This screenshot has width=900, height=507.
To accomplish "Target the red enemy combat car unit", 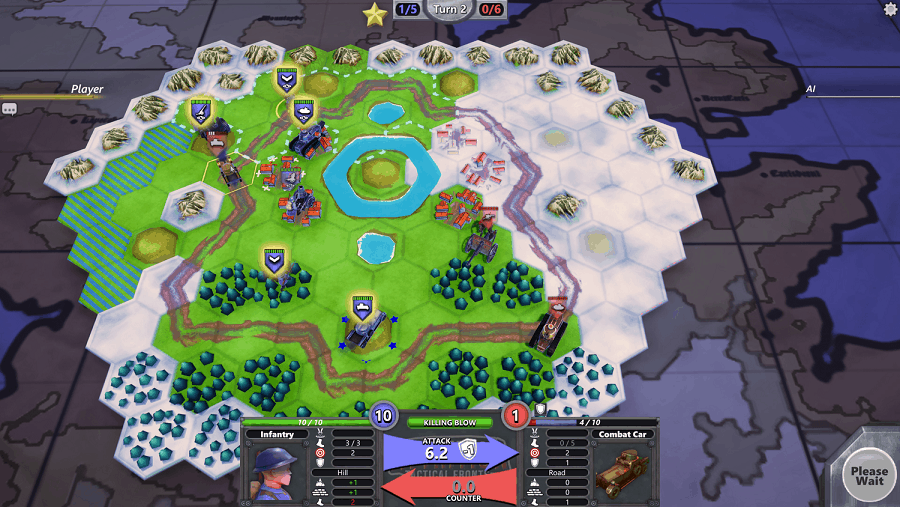I will pyautogui.click(x=548, y=328).
